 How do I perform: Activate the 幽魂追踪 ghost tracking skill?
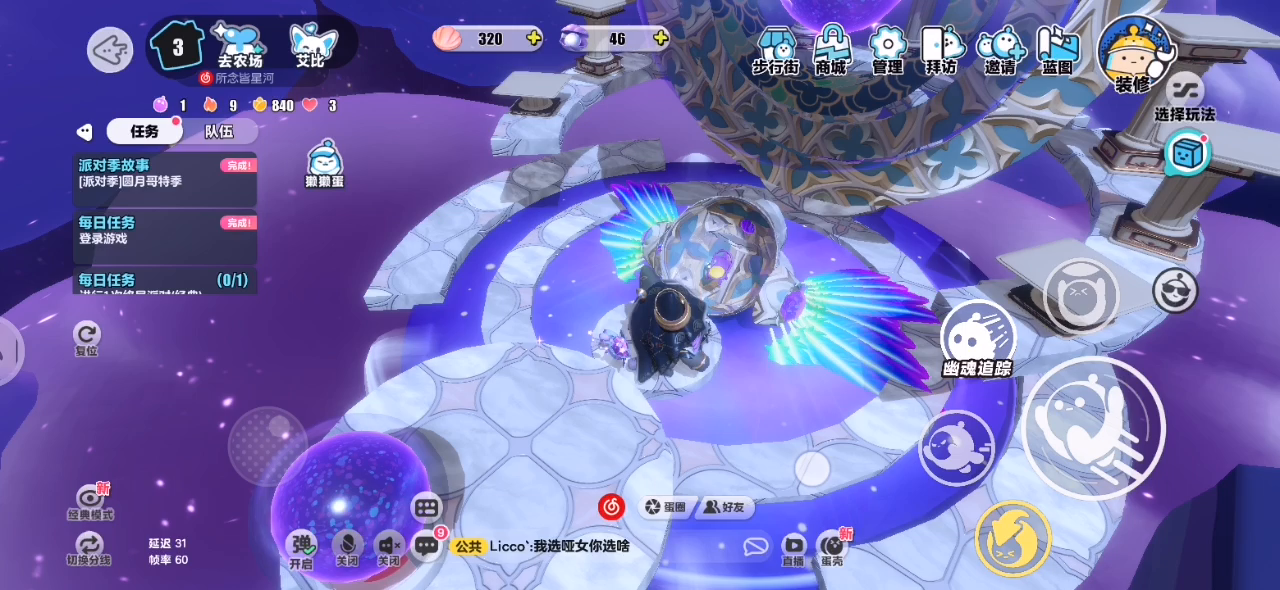[x=977, y=339]
